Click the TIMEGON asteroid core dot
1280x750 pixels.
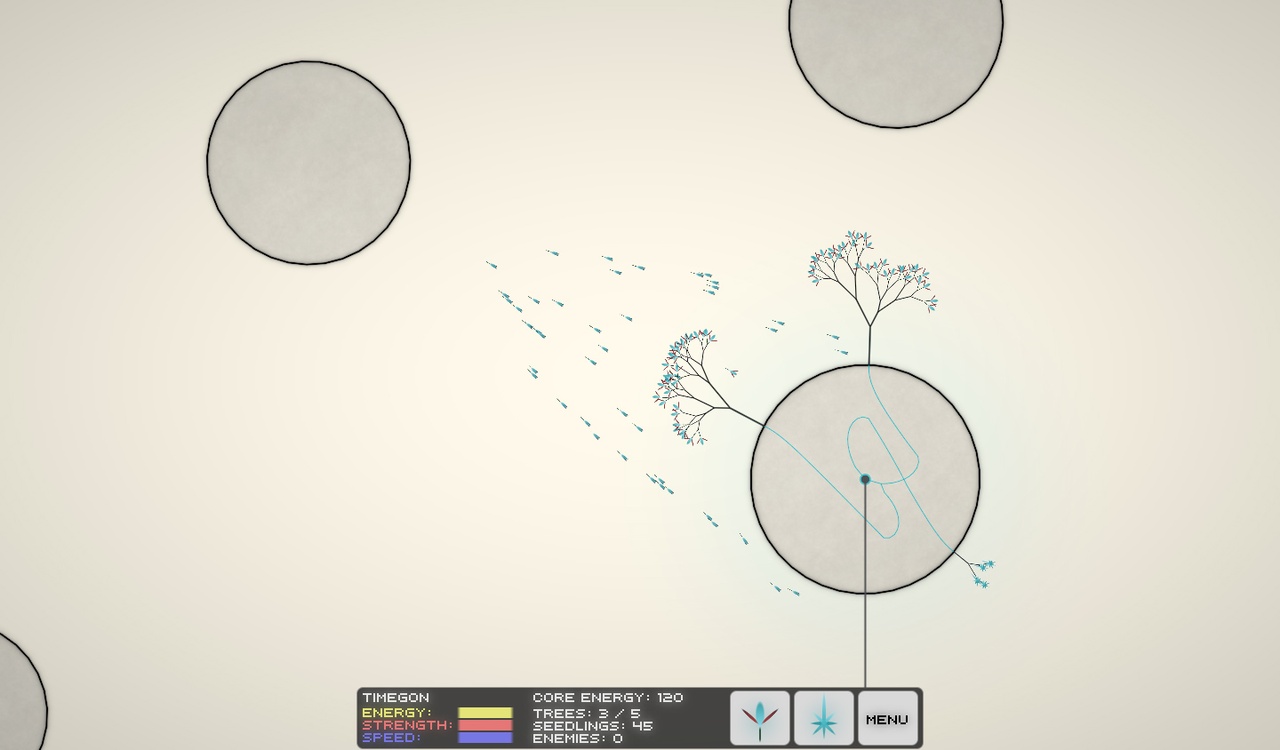864,479
